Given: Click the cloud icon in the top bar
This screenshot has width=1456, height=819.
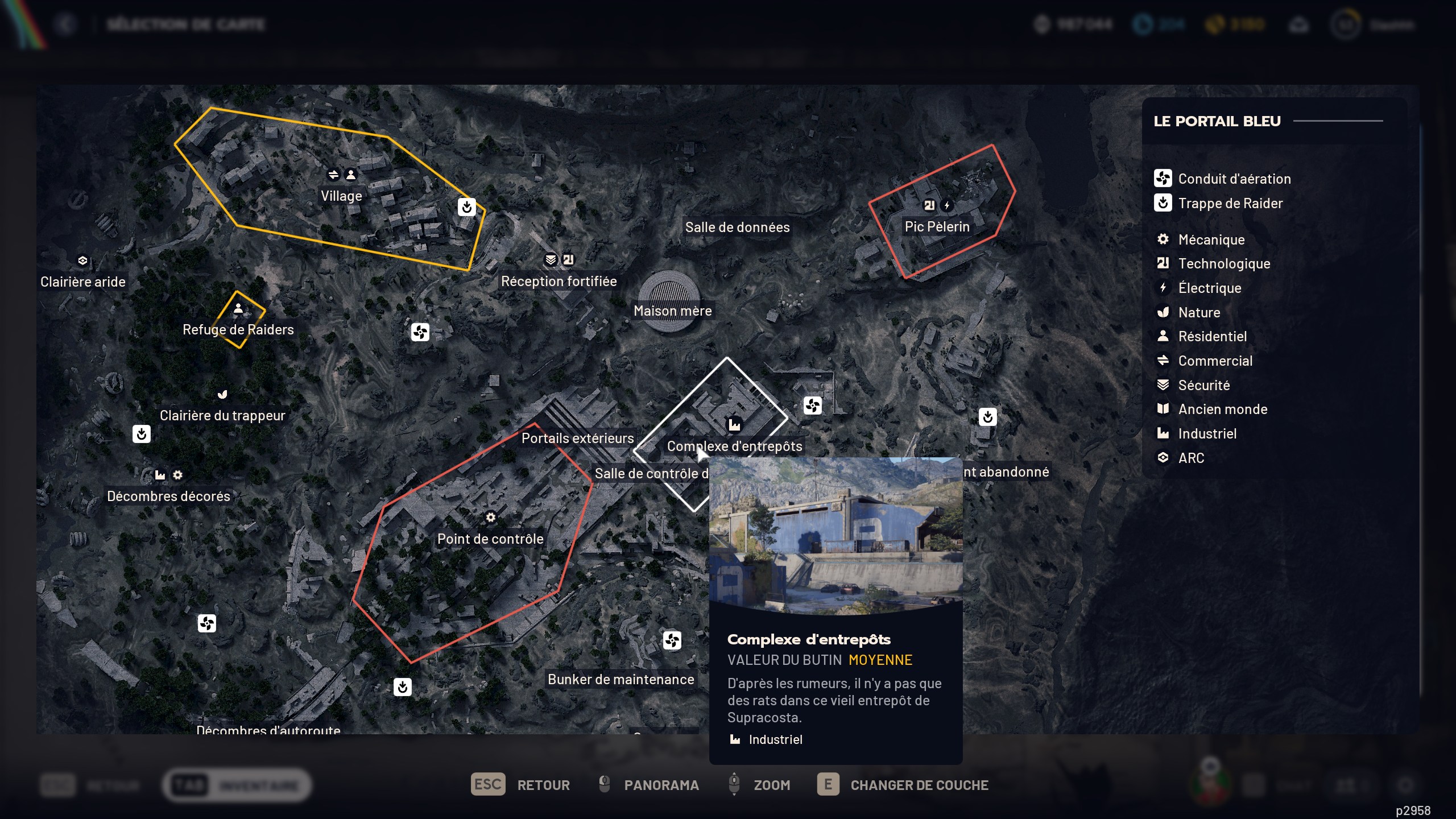Looking at the screenshot, I should point(1299,24).
